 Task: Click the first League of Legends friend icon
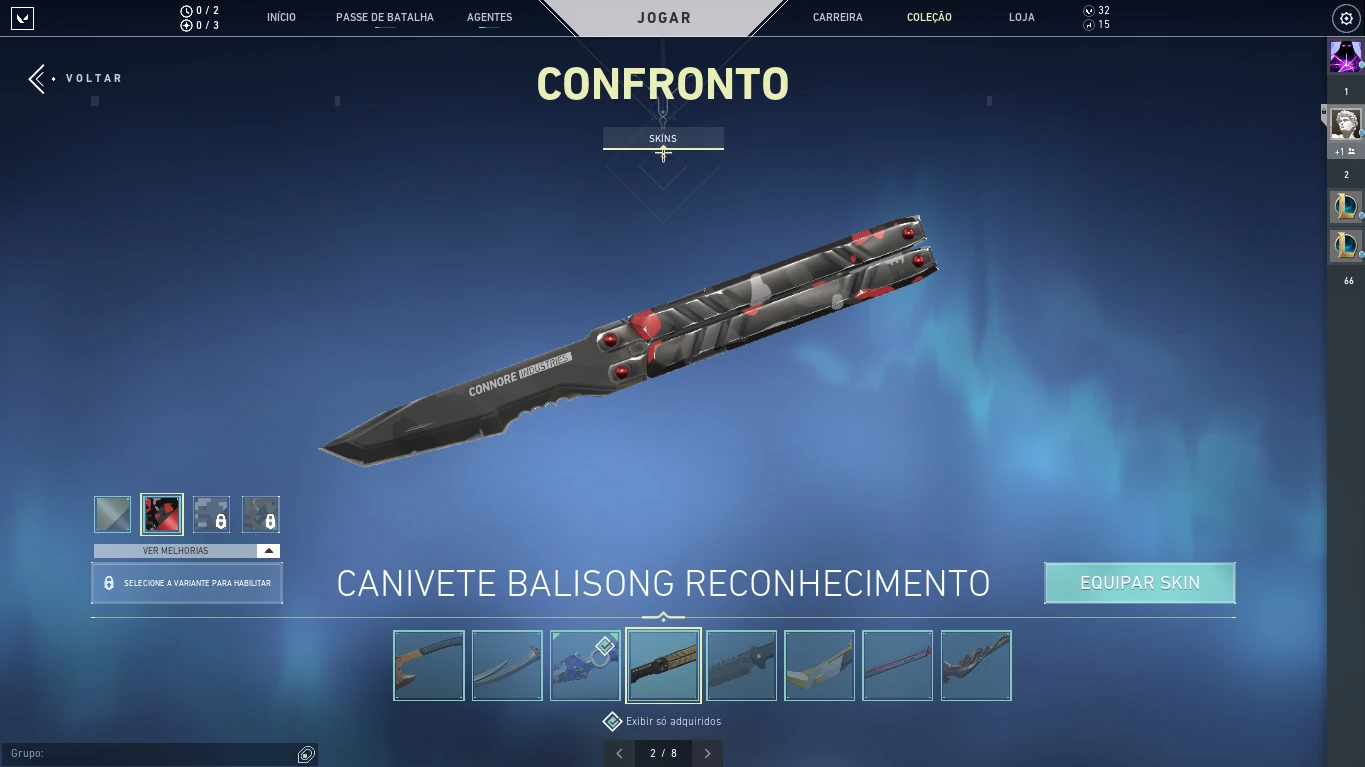point(1345,206)
